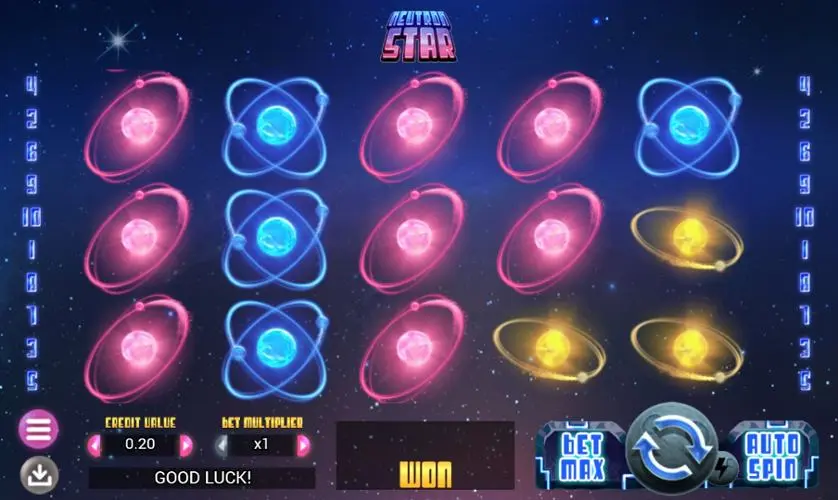
Task: Increase the credit value
Action: [x=186, y=445]
